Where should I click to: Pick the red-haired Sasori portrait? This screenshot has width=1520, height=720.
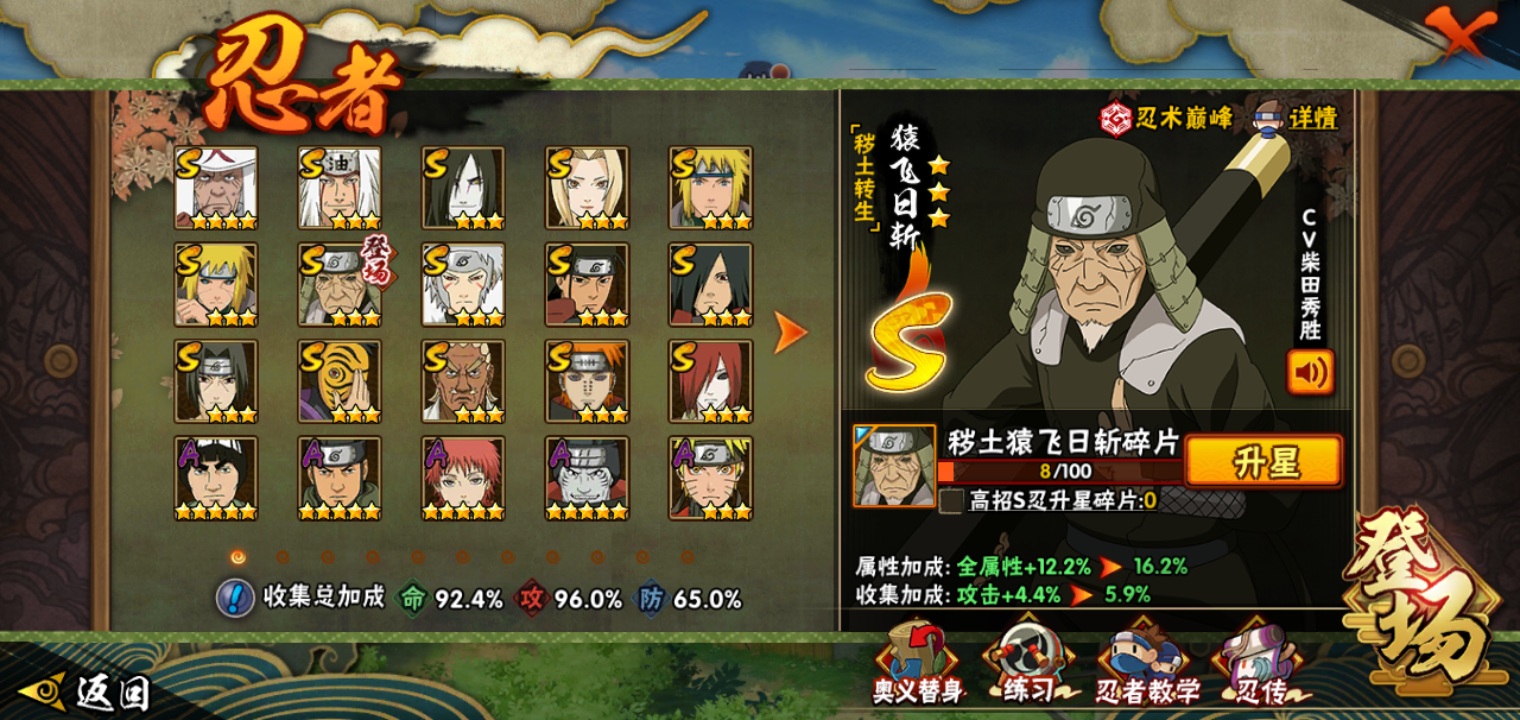tap(463, 478)
